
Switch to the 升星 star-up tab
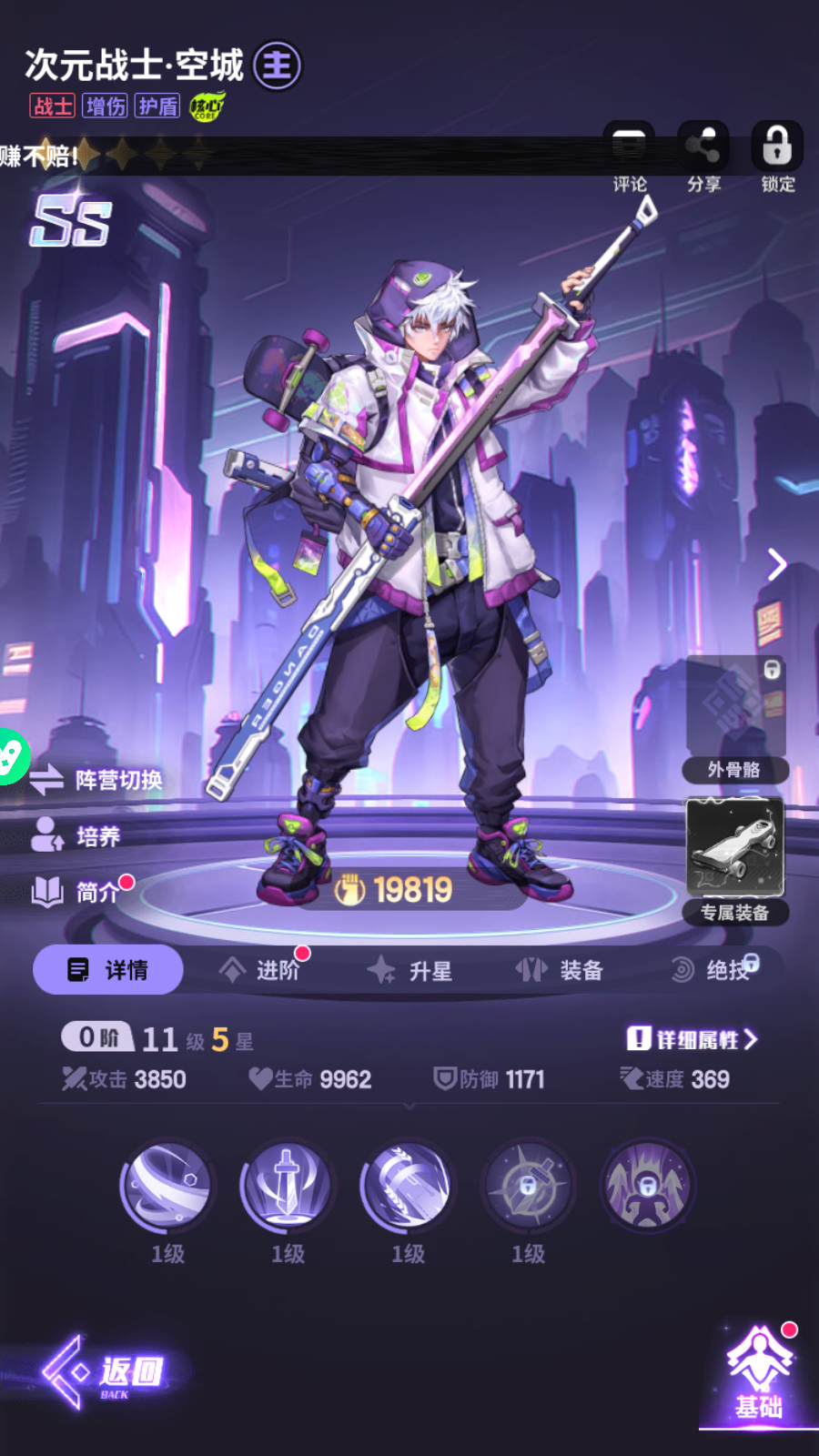point(410,971)
